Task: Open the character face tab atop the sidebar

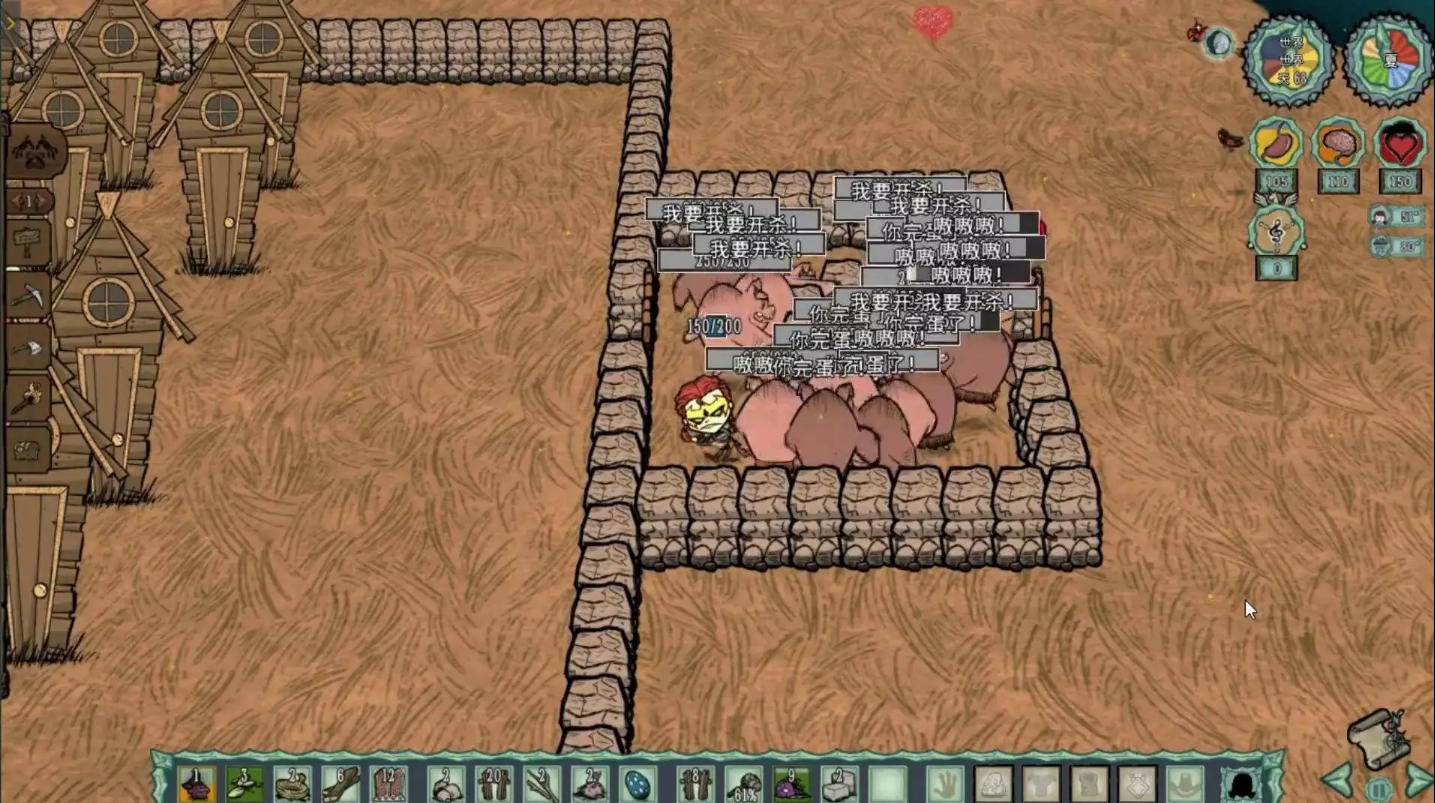Action: pyautogui.click(x=36, y=152)
